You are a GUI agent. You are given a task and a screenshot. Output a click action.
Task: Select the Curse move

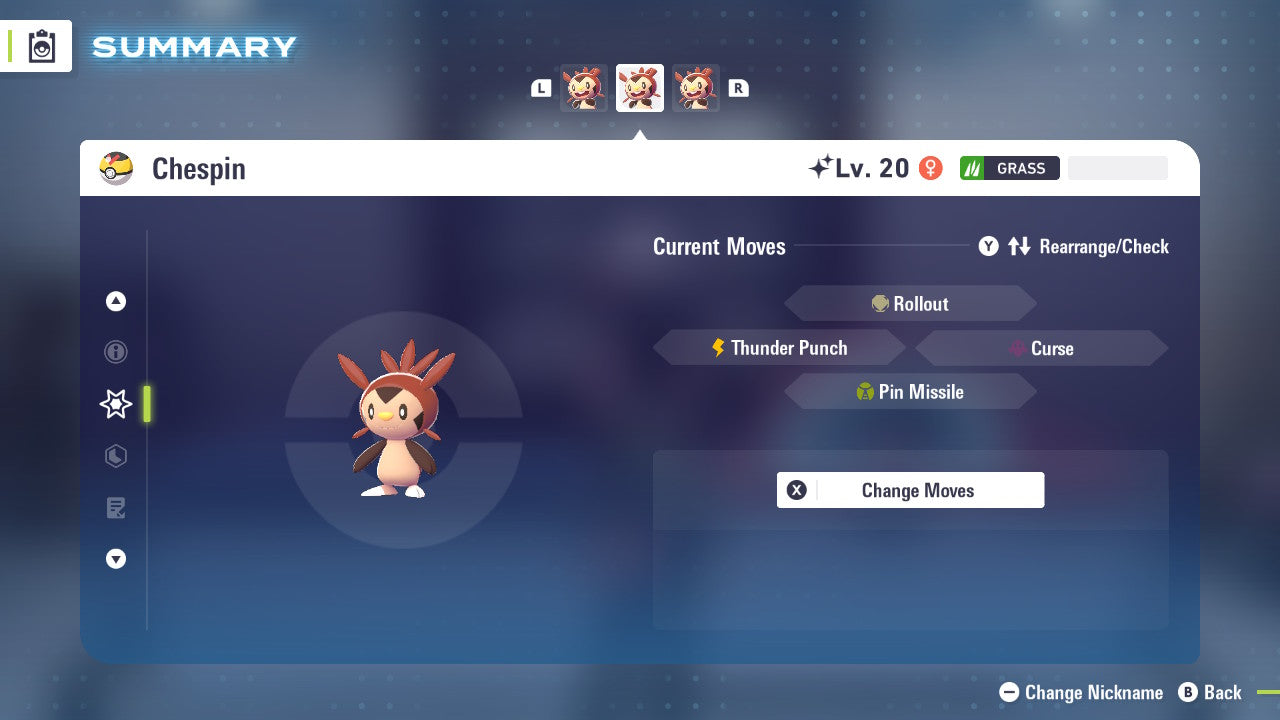pos(1042,348)
